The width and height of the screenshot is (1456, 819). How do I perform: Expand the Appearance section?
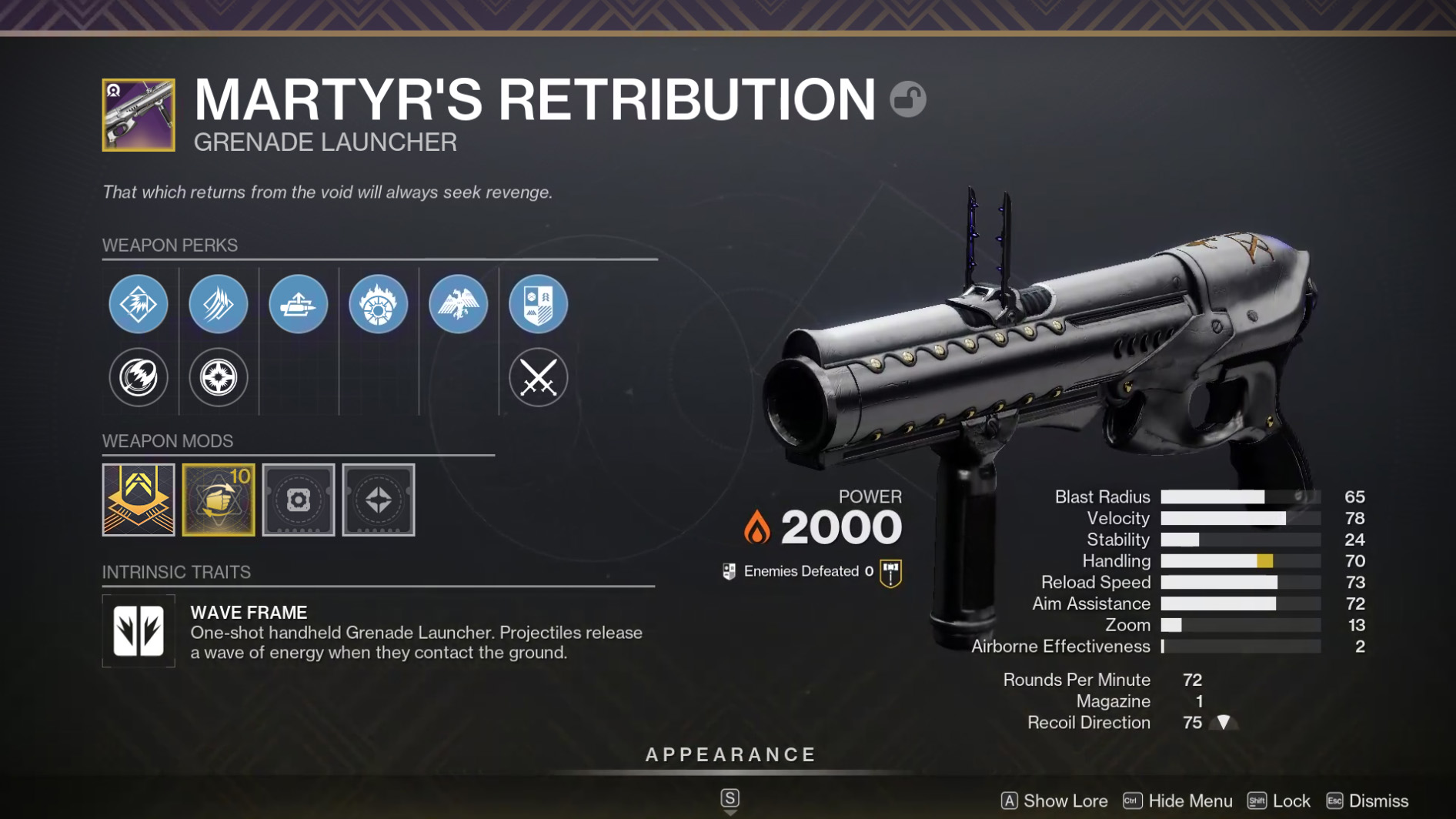point(730,755)
